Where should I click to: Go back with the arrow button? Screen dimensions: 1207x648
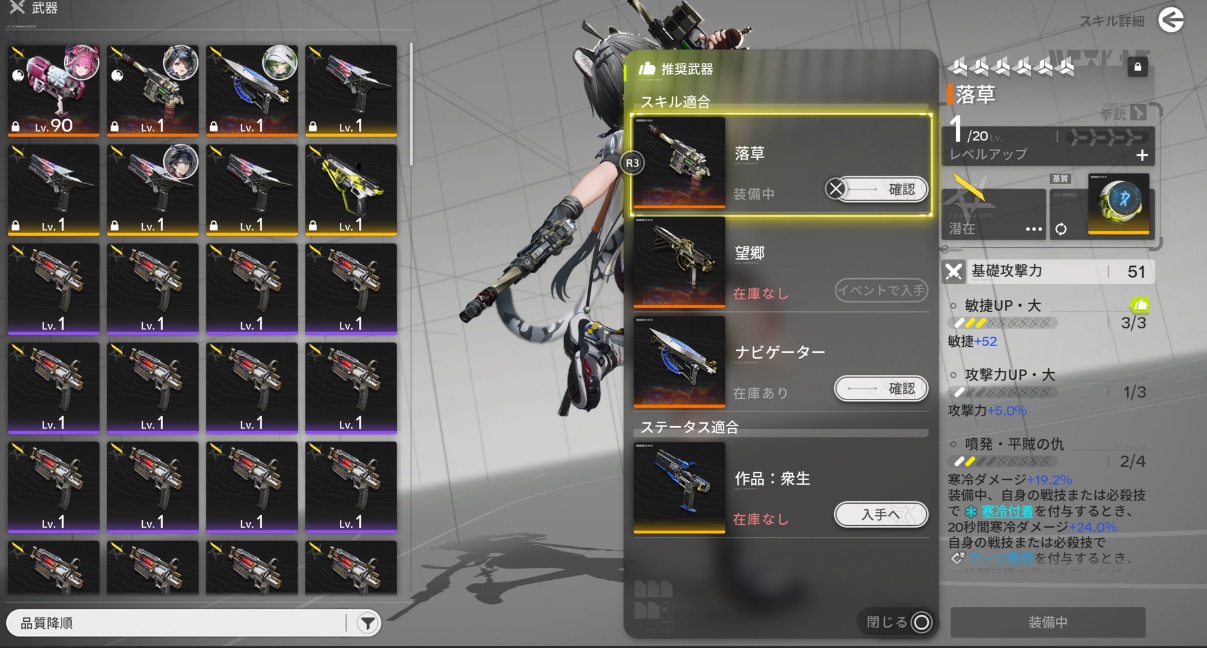[1171, 20]
